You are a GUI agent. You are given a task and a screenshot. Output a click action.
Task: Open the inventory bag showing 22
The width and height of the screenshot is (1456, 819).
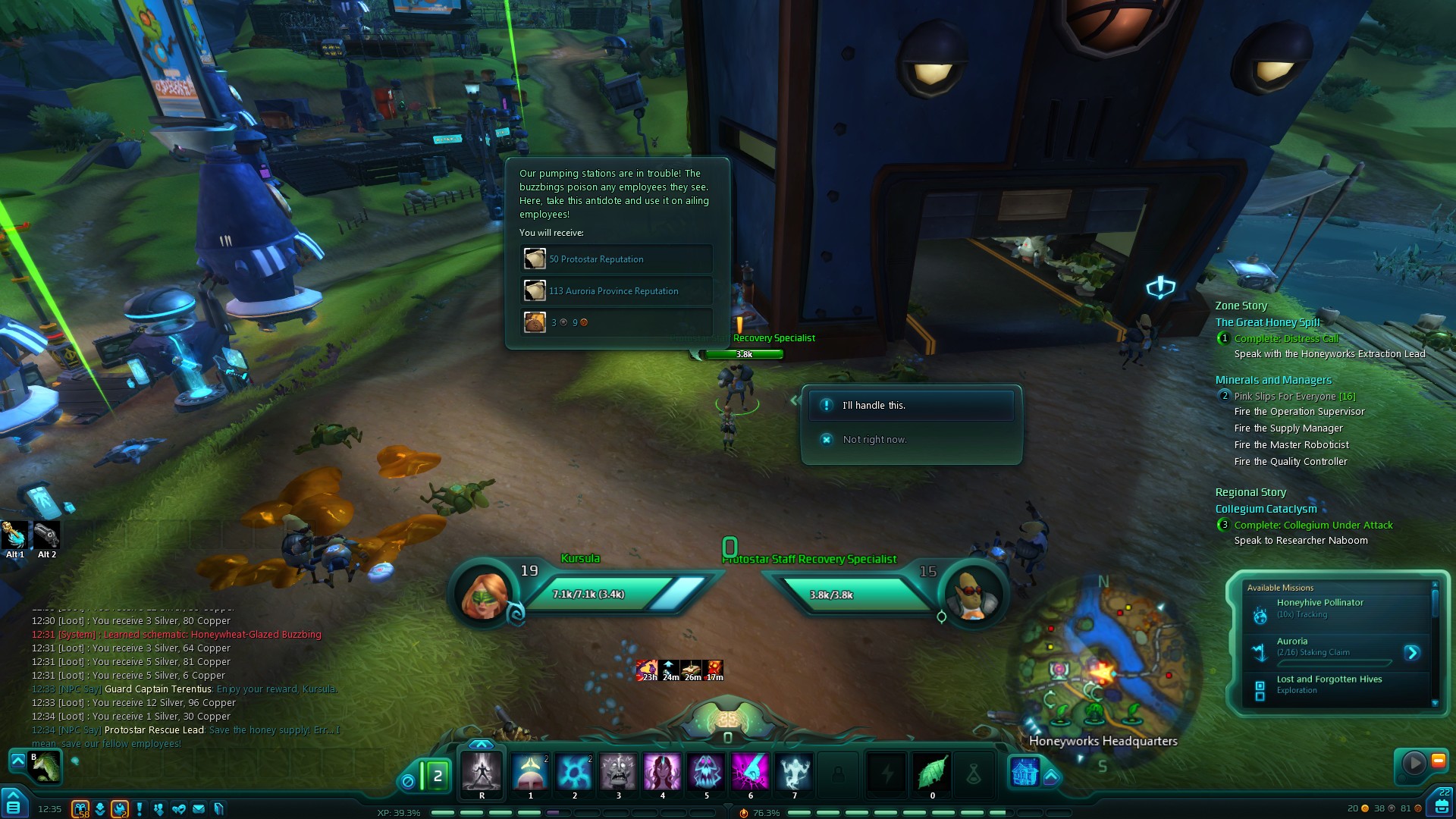tap(1440, 803)
